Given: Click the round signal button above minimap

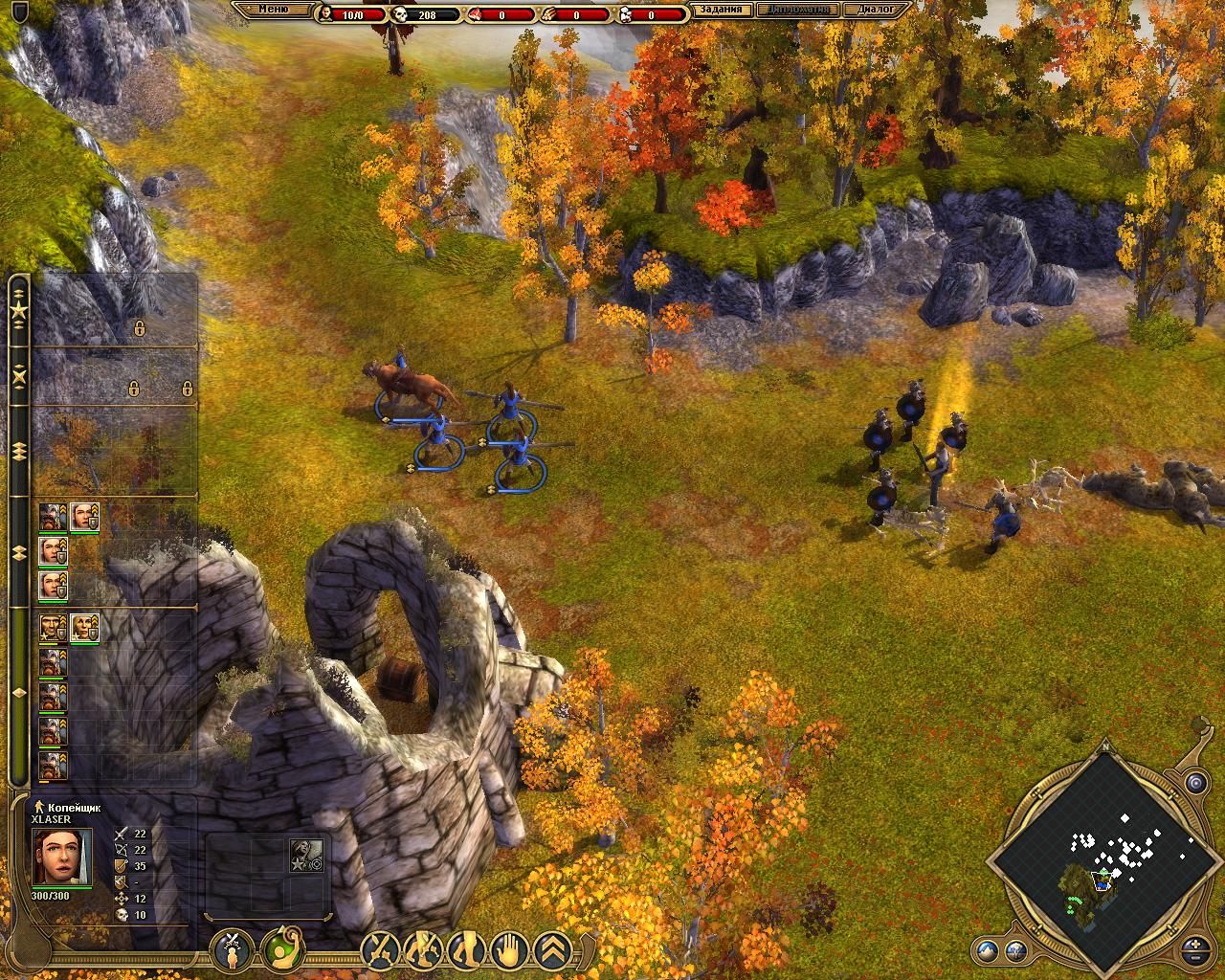Looking at the screenshot, I should tap(1194, 784).
